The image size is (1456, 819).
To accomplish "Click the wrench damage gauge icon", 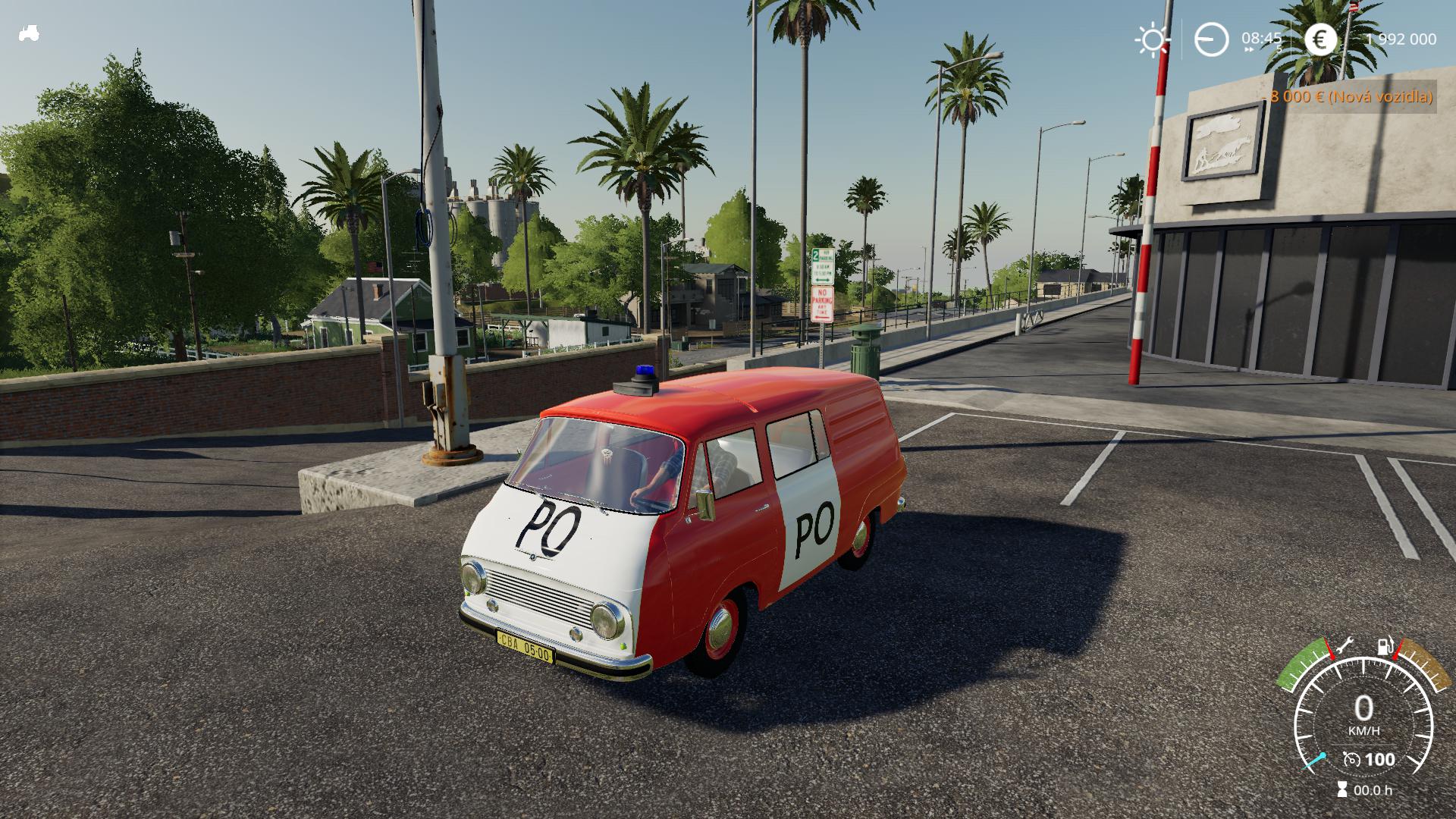I will pos(1345,646).
